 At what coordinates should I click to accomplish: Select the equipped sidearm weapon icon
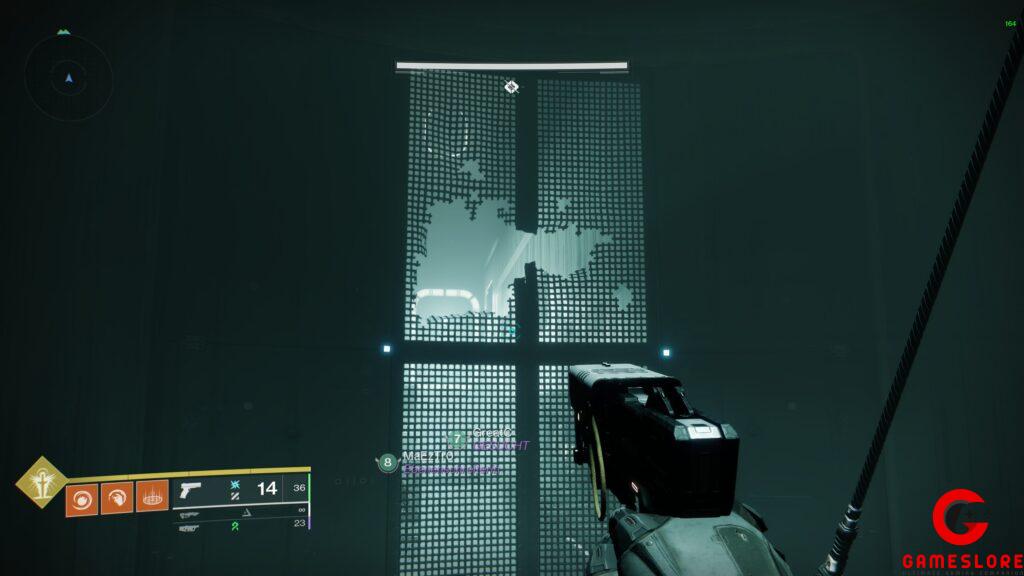190,490
